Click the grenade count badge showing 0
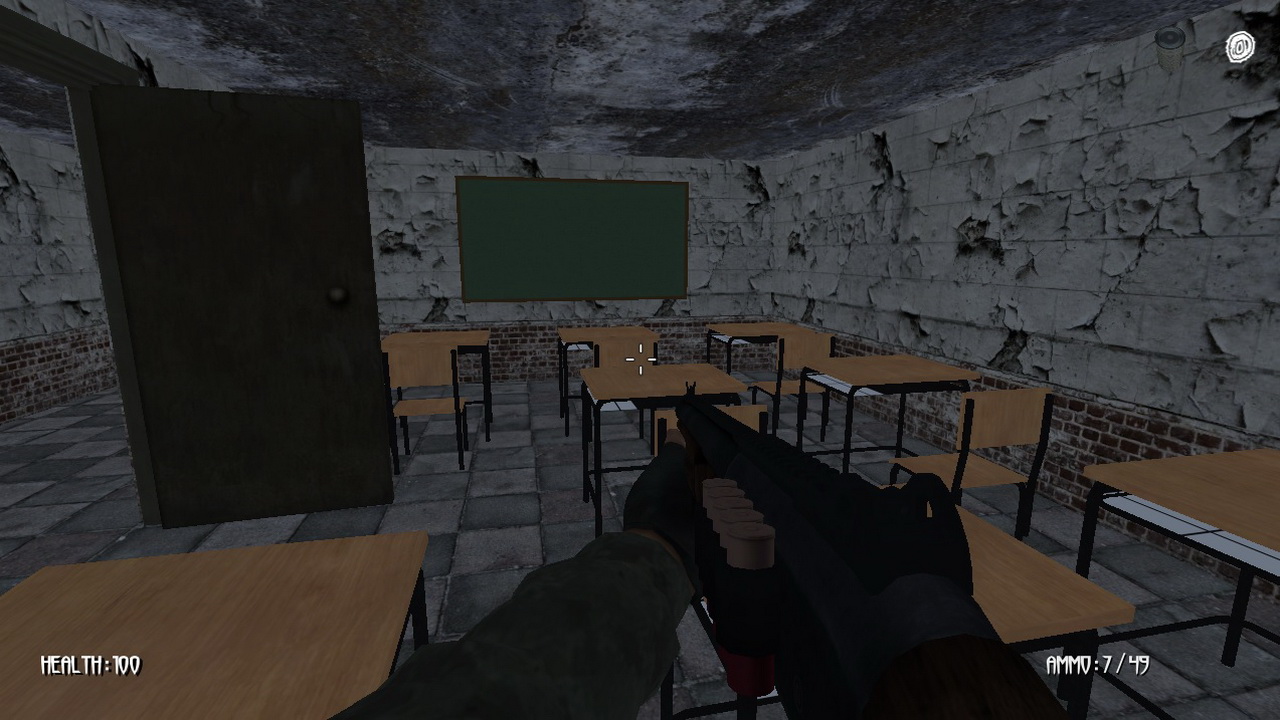1280x720 pixels. (1238, 46)
